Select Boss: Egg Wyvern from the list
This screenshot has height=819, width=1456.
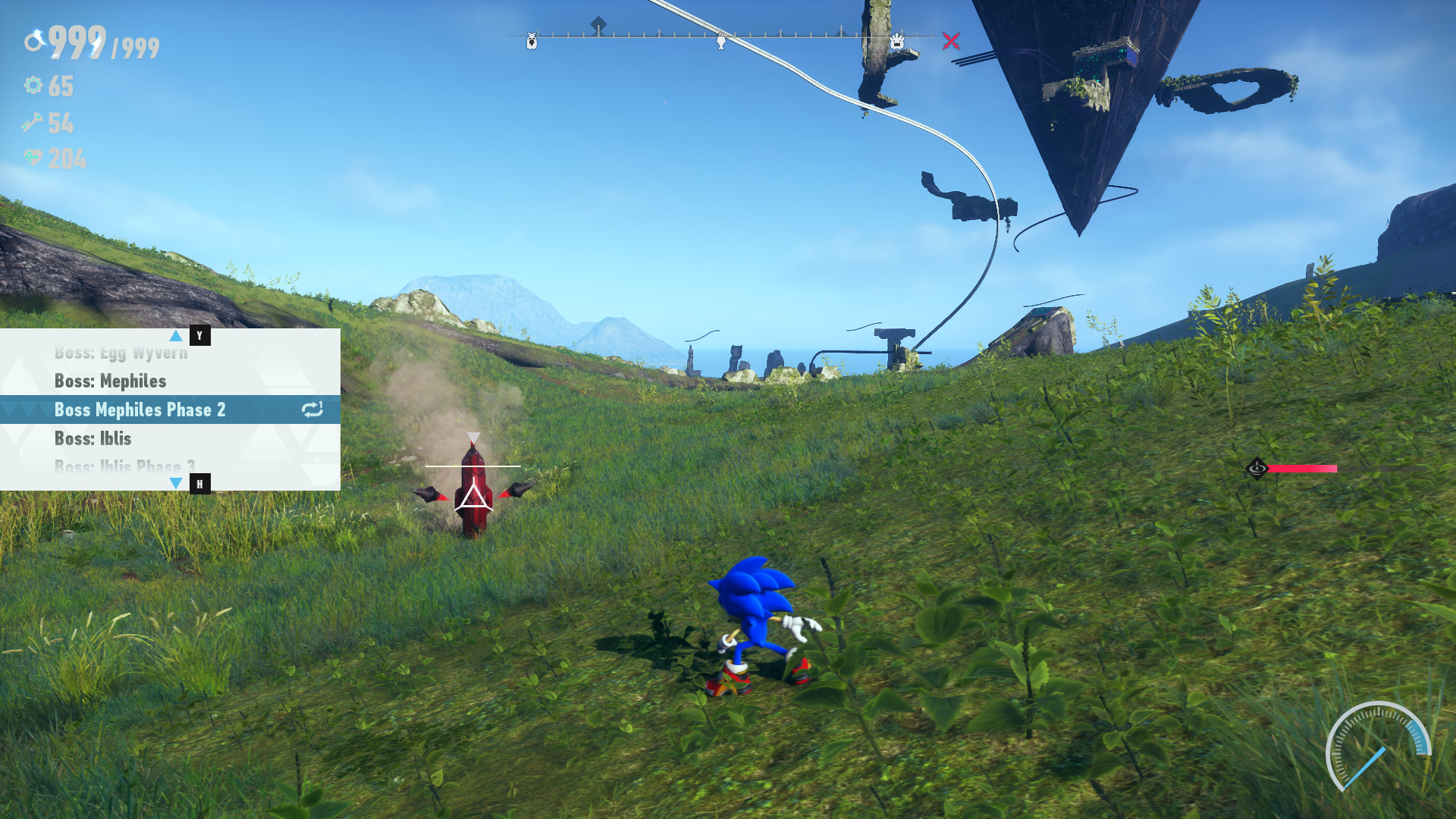(121, 352)
